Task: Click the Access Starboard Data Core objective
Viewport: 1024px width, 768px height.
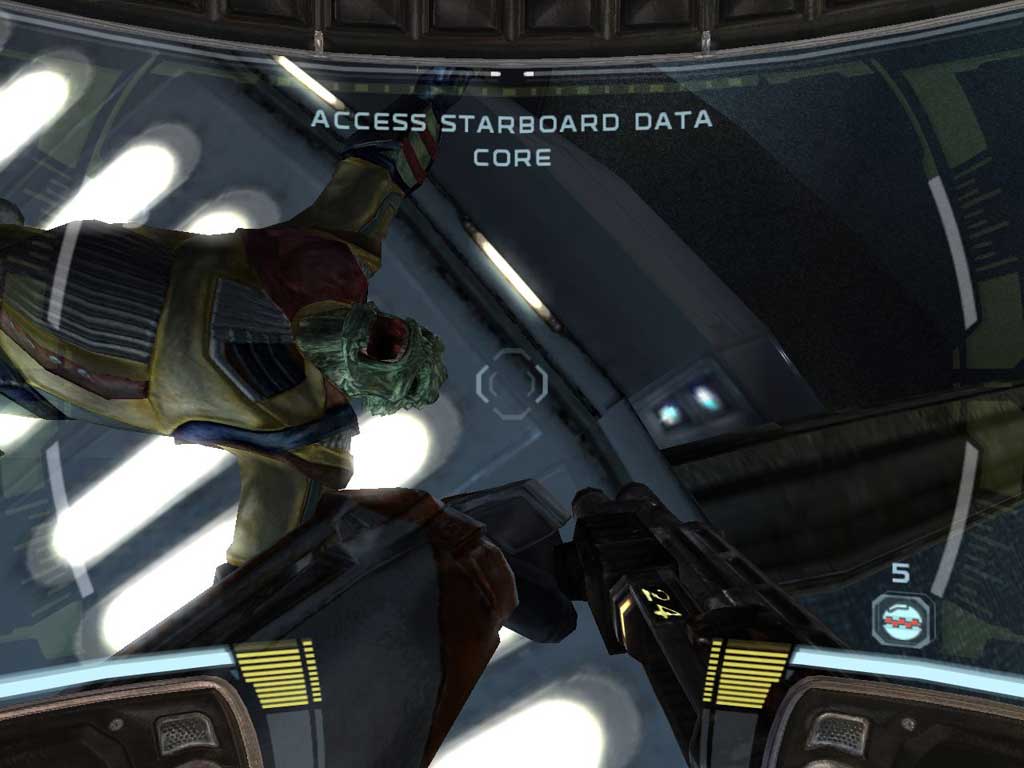Action: click(x=511, y=138)
